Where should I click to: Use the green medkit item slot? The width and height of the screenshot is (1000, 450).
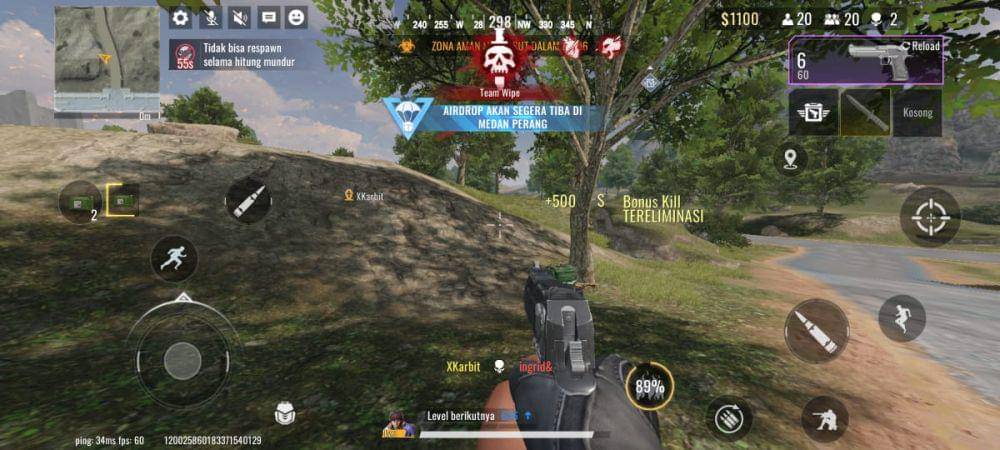pyautogui.click(x=80, y=202)
